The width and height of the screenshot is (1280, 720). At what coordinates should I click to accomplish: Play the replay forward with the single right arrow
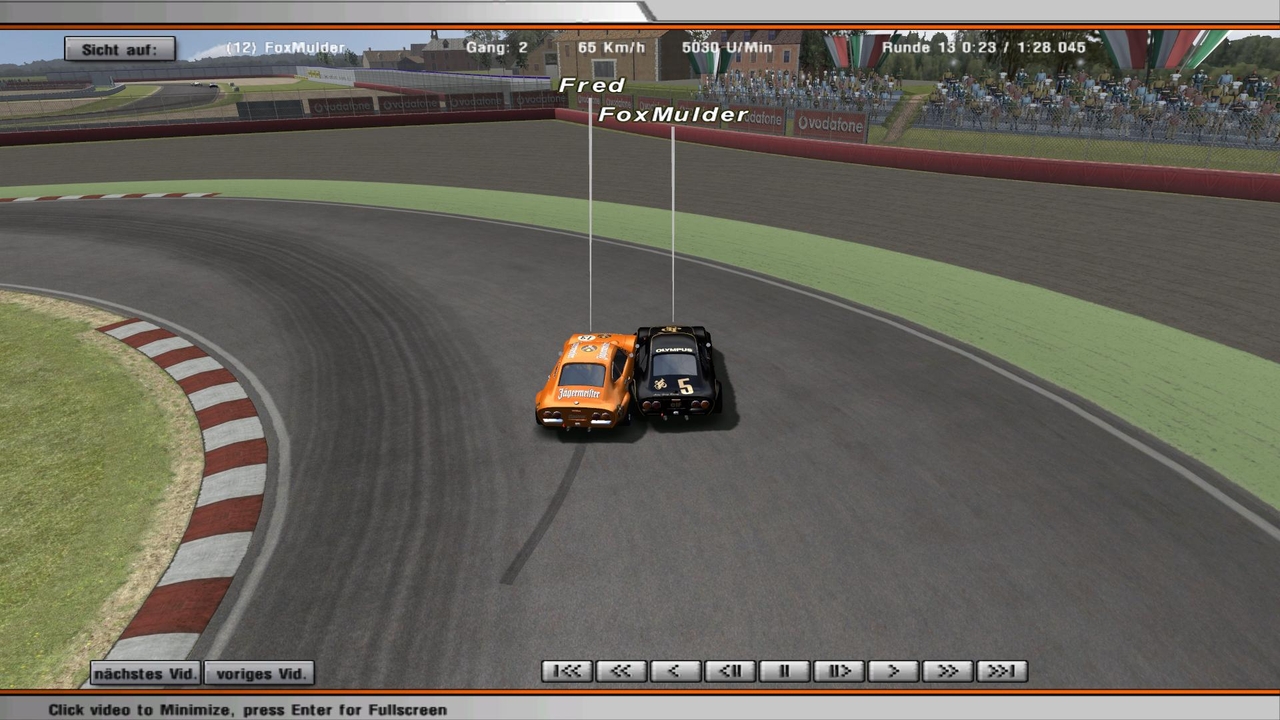(x=893, y=671)
